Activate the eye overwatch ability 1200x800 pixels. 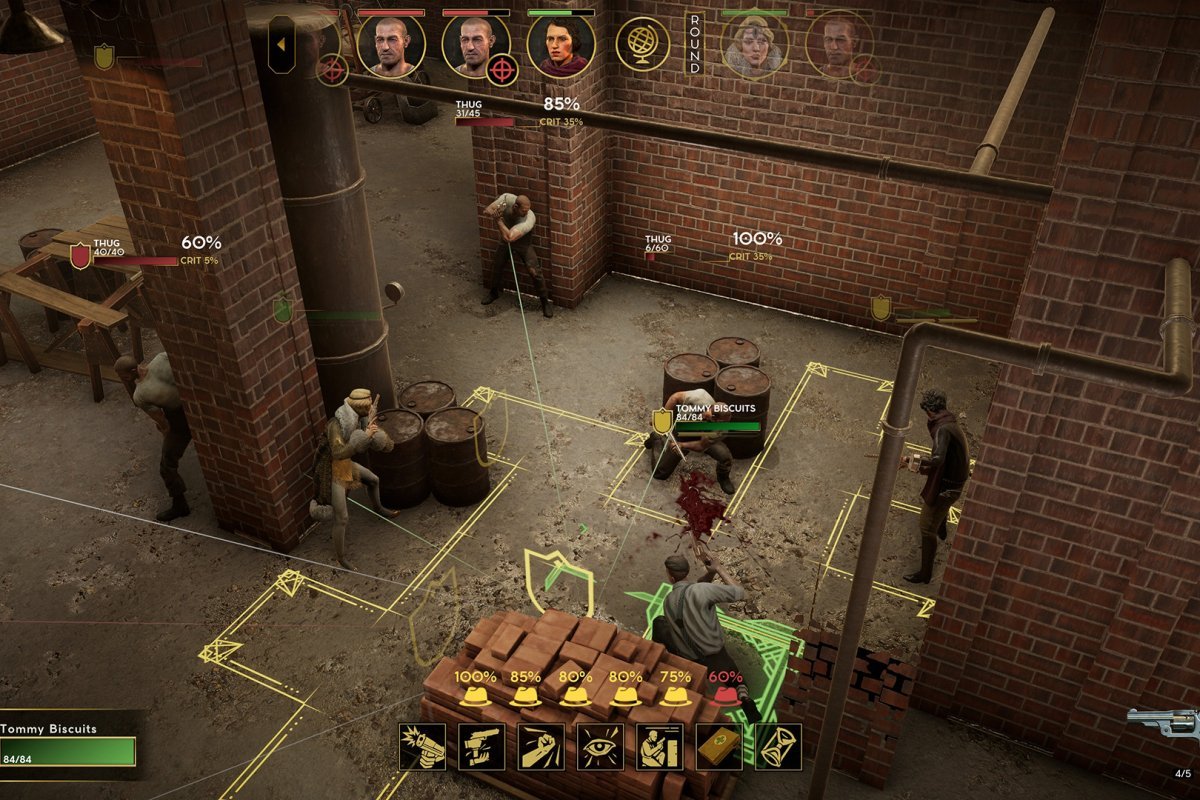pyautogui.click(x=600, y=747)
